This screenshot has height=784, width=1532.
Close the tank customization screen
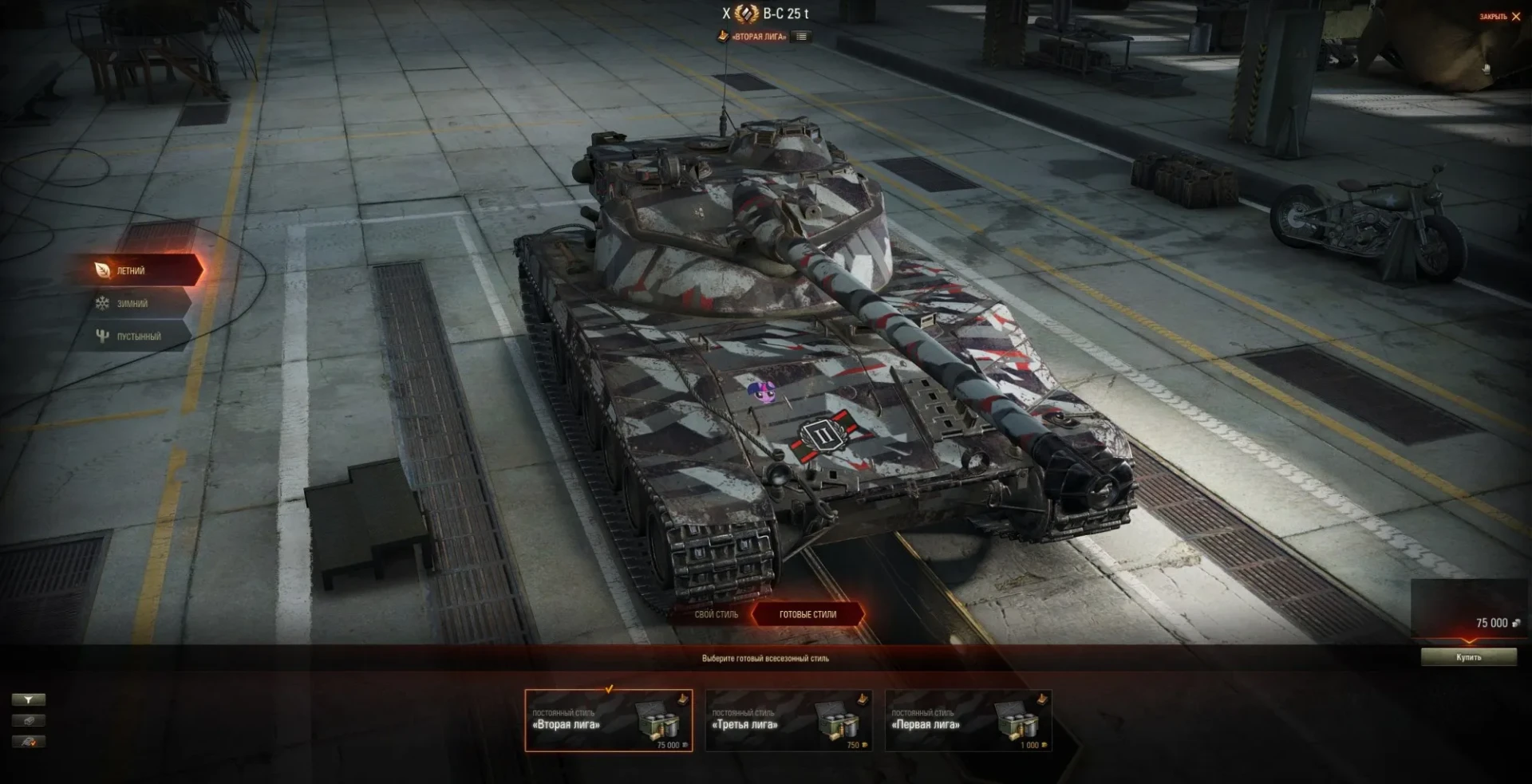1501,17
